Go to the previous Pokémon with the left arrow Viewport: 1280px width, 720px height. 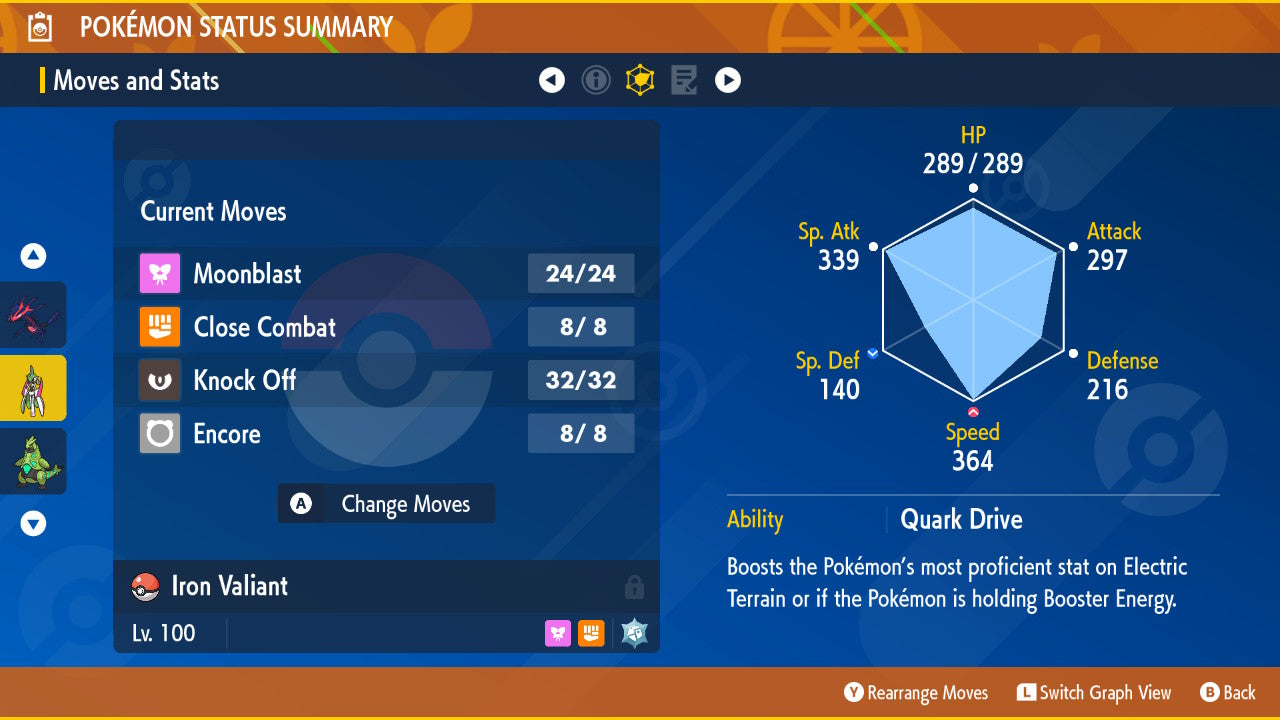tap(552, 80)
